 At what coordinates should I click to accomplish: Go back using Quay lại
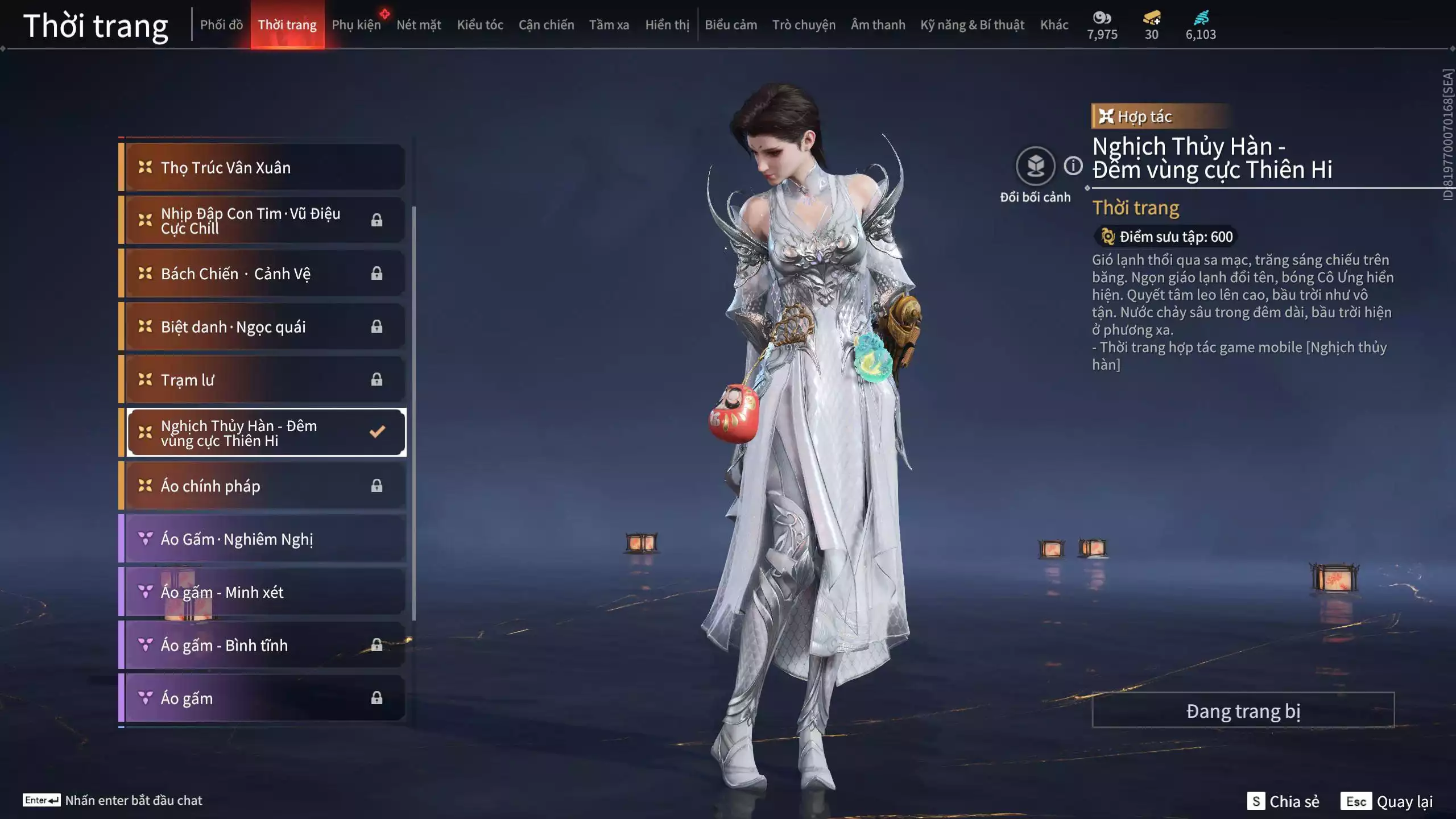click(x=1387, y=801)
